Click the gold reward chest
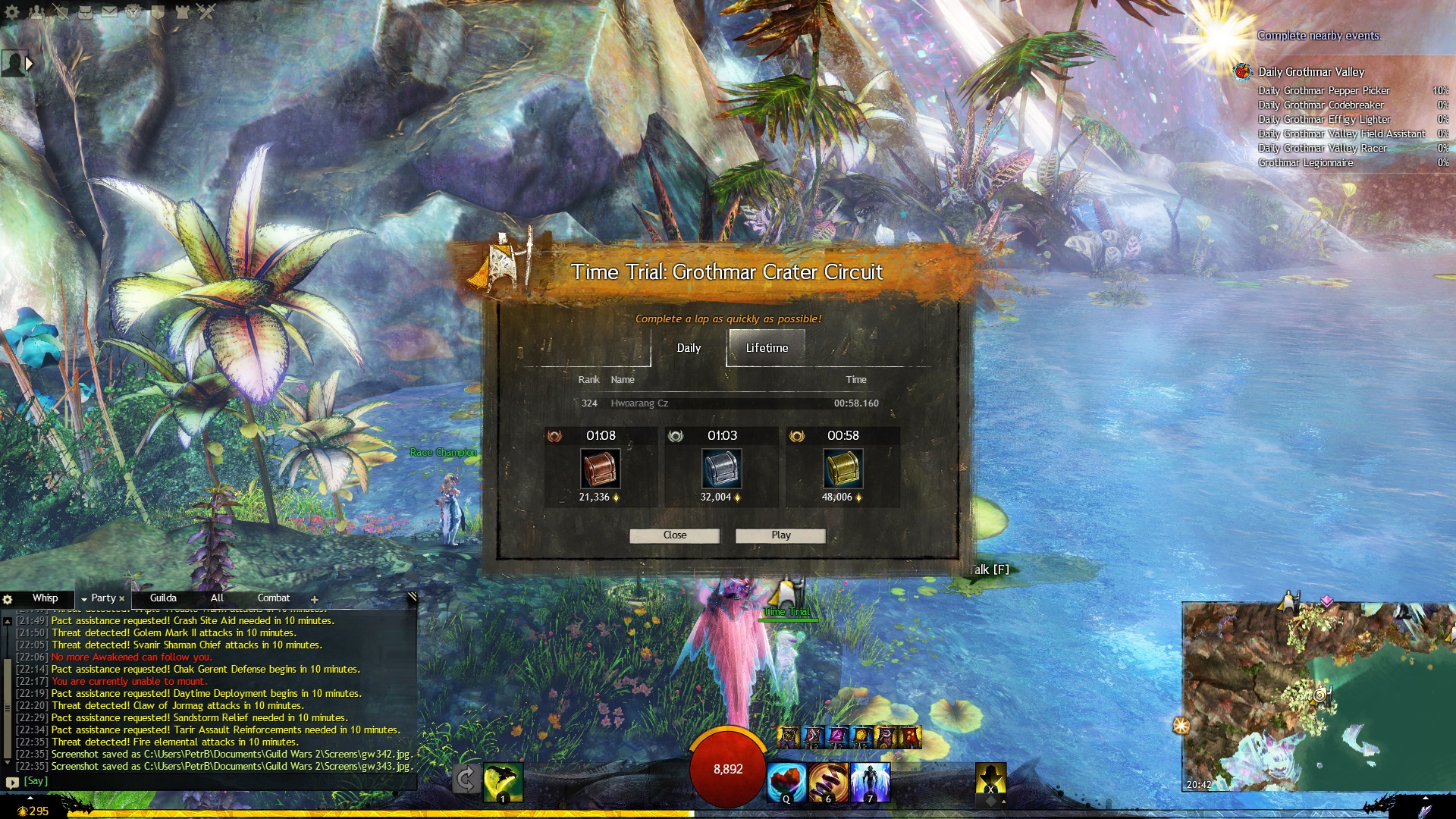 pos(843,468)
